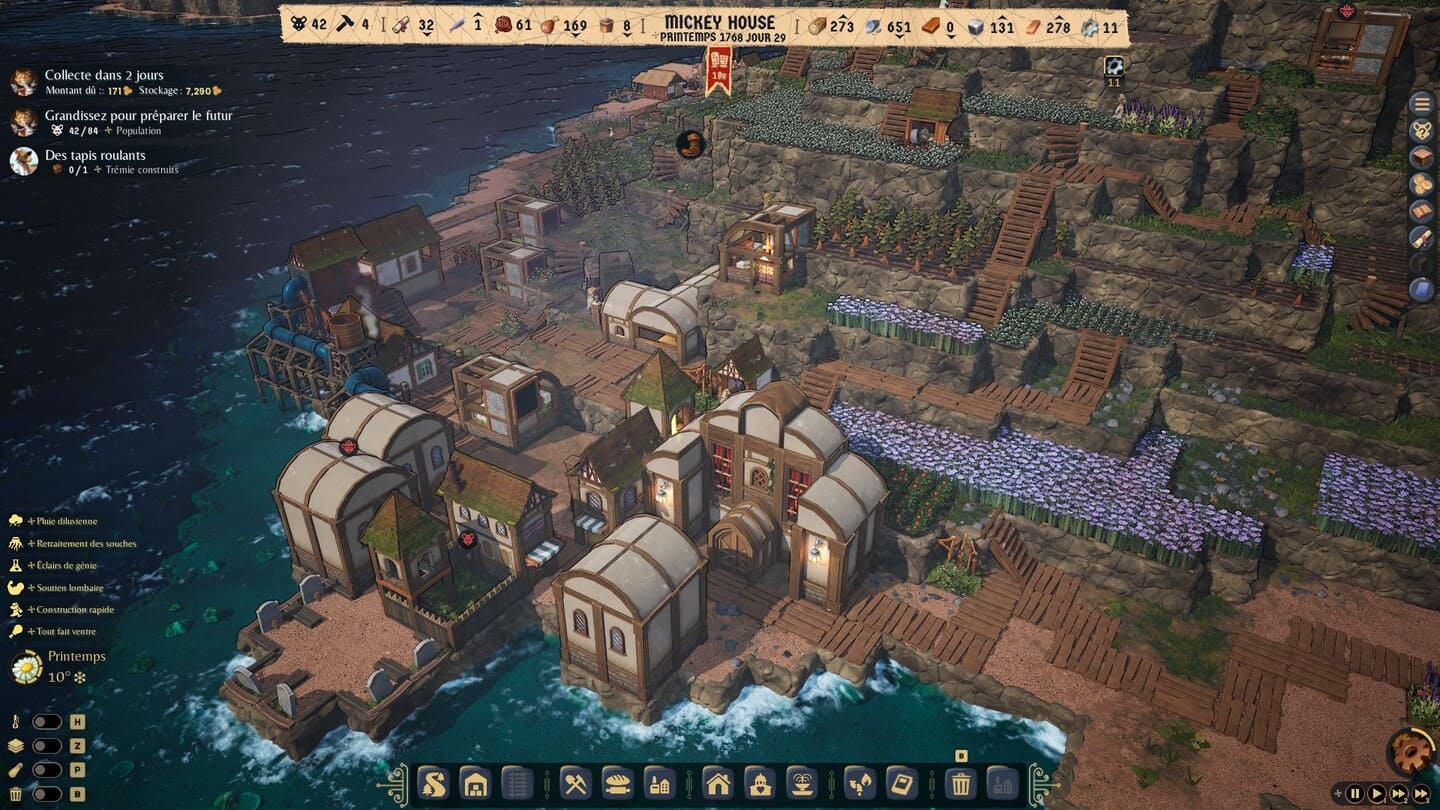The image size is (1440, 810).
Task: Set the game to fast-forward speed
Action: coord(1401,794)
